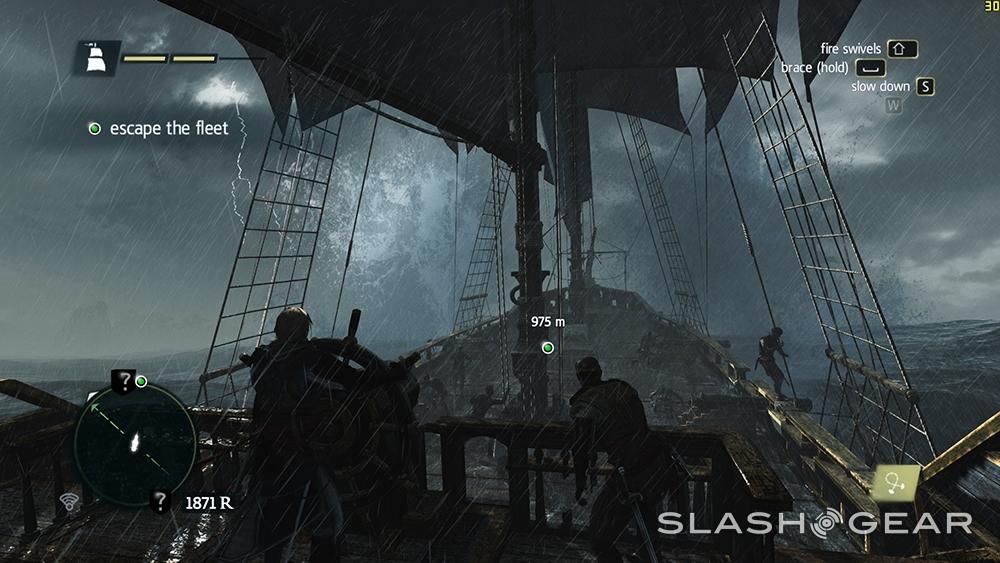This screenshot has width=1000, height=563.
Task: Click the green objective dot on the minimap rim
Action: coord(141,381)
